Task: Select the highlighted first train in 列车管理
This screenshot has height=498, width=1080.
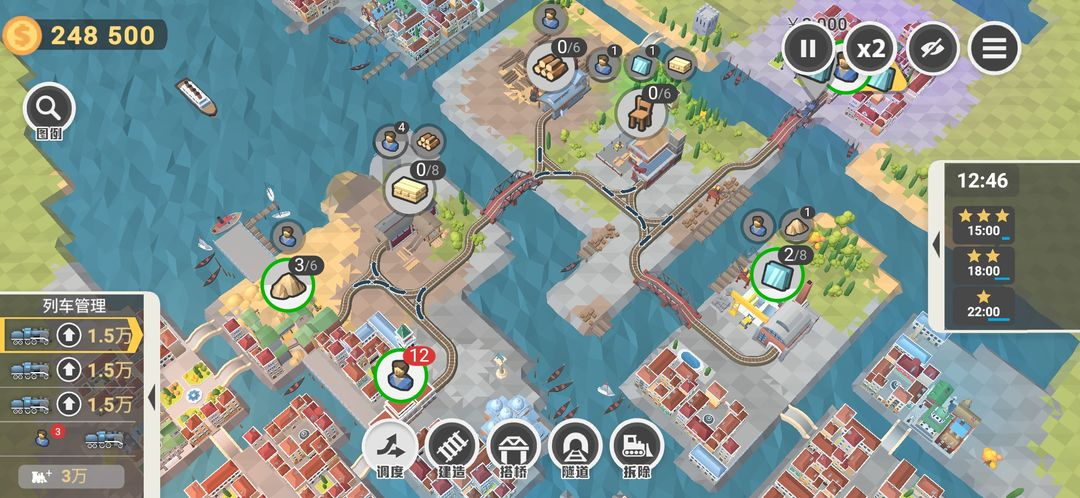Action: click(70, 335)
